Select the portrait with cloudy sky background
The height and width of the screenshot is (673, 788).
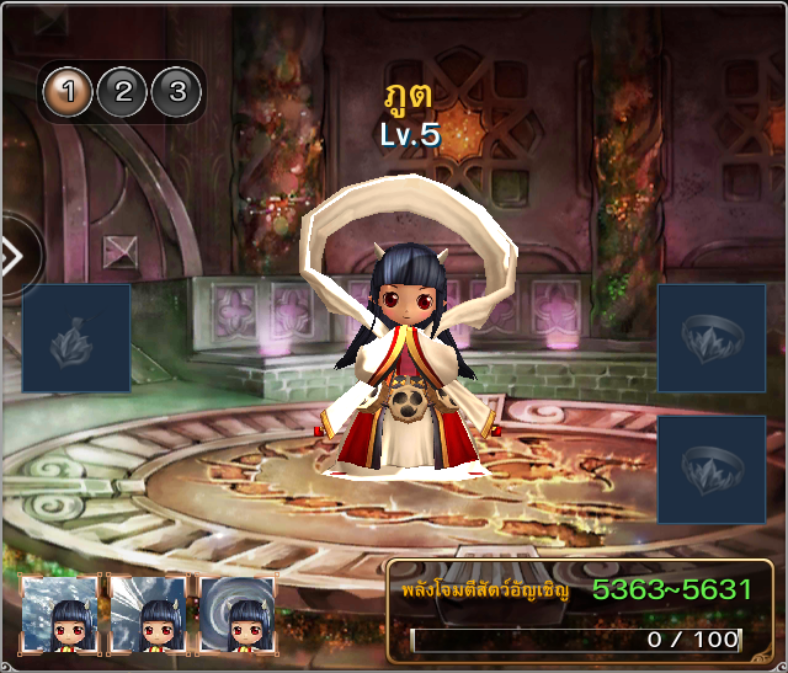point(60,614)
